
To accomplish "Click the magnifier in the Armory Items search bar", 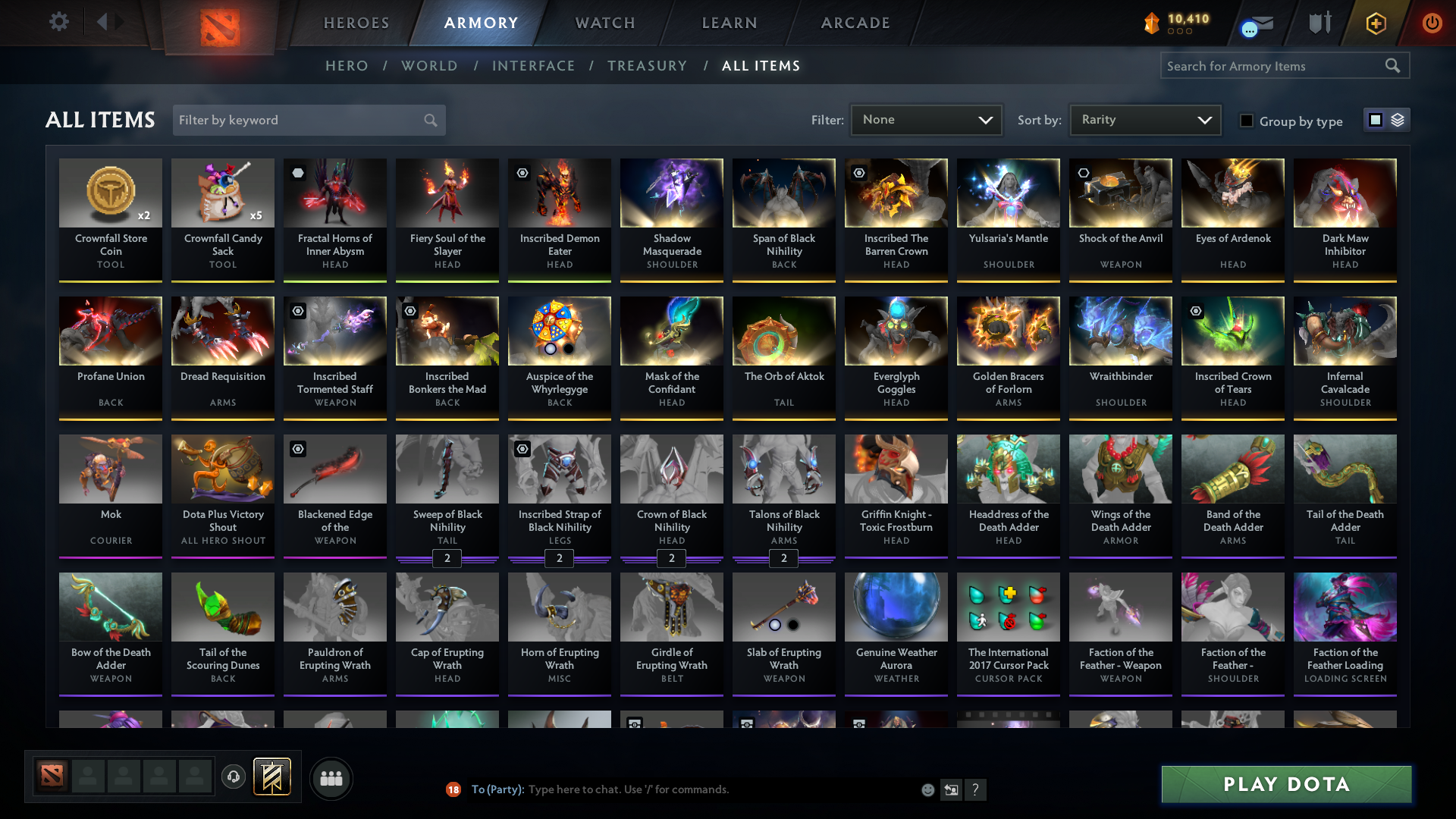I will [x=1393, y=65].
